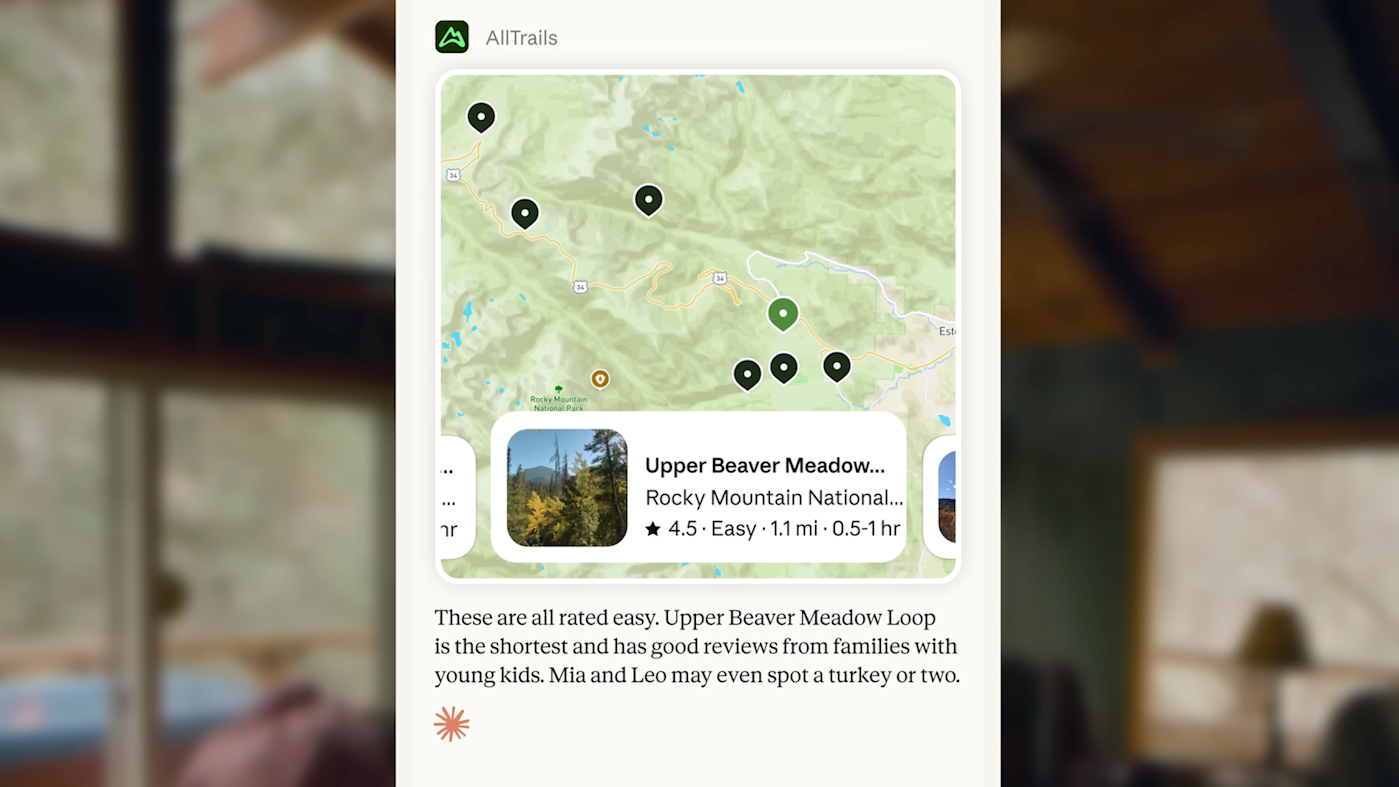The height and width of the screenshot is (787, 1399).
Task: Select the upper-center map pin
Action: pyautogui.click(x=648, y=200)
